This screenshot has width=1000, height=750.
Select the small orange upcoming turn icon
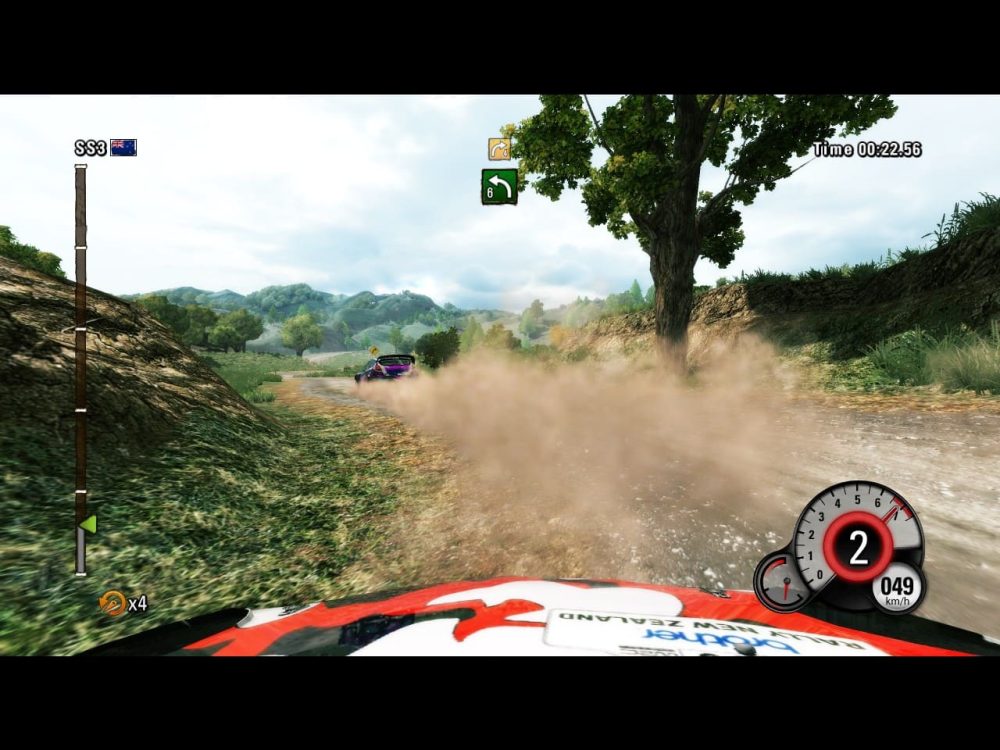[499, 149]
